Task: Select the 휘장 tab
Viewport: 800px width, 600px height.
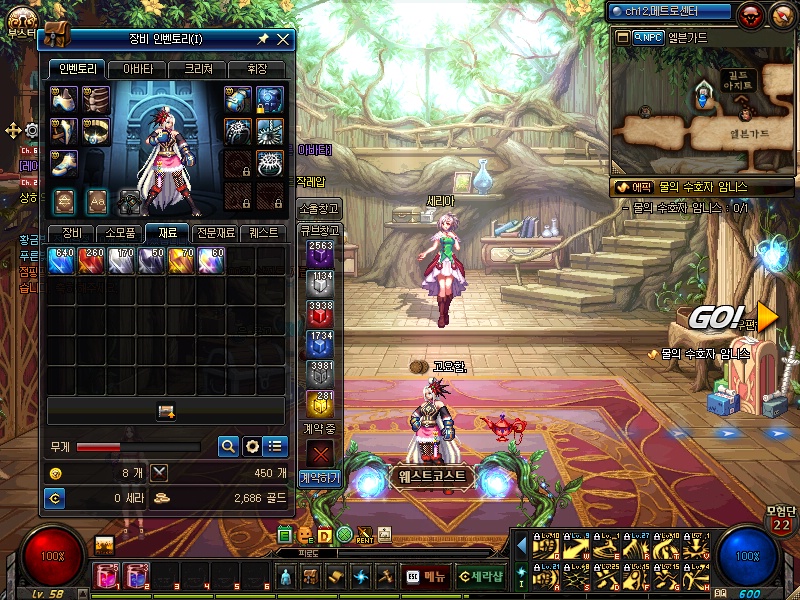Action: point(255,69)
